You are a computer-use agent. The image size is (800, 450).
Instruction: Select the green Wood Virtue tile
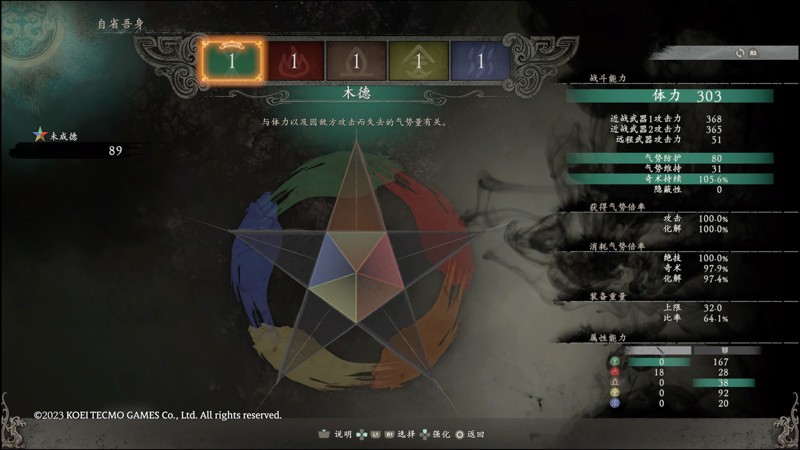coord(232,61)
